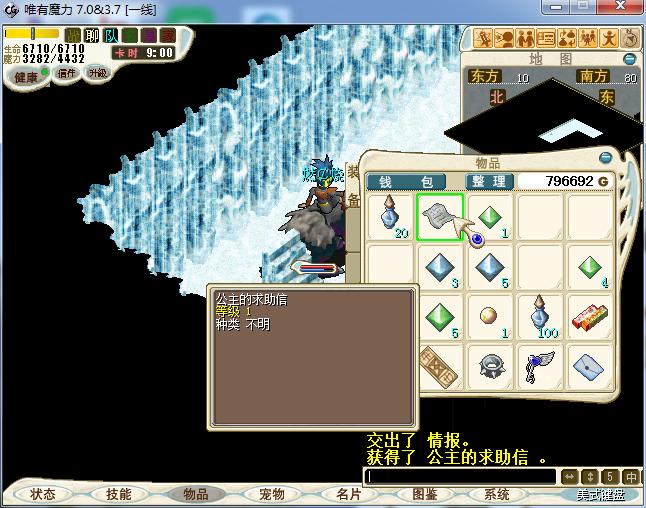The height and width of the screenshot is (508, 646).
Task: Select the spiked collar ring item
Action: click(x=490, y=367)
